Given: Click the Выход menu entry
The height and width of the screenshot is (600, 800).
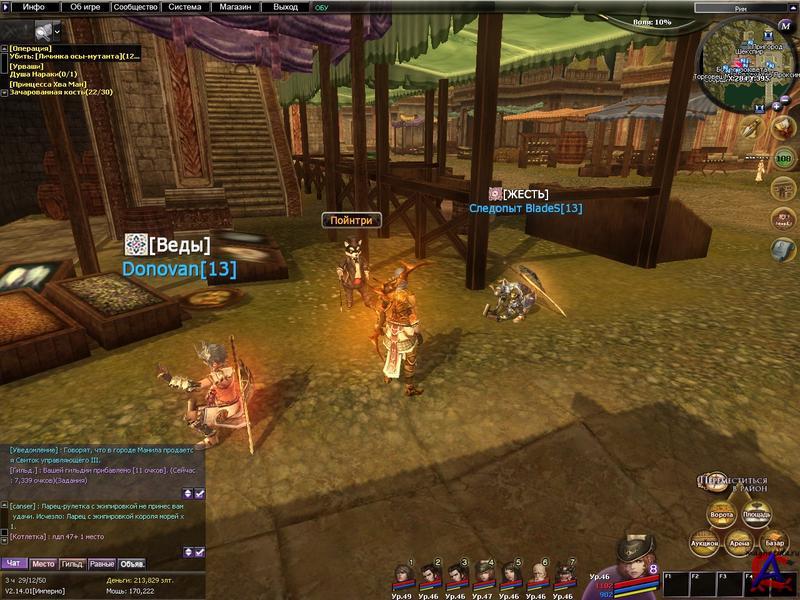Looking at the screenshot, I should 285,6.
